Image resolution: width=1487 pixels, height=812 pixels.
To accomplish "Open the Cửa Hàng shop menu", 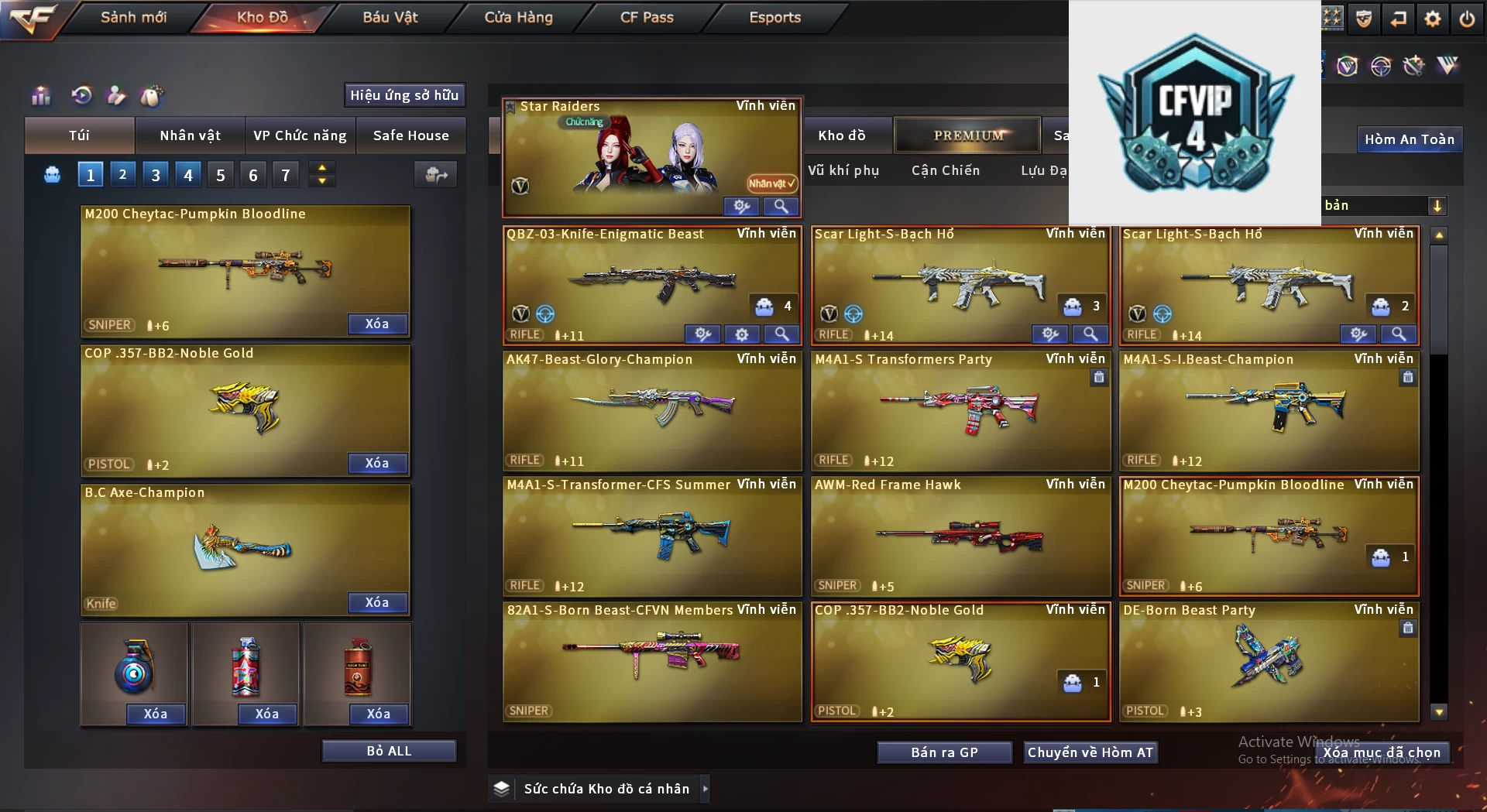I will [x=518, y=17].
